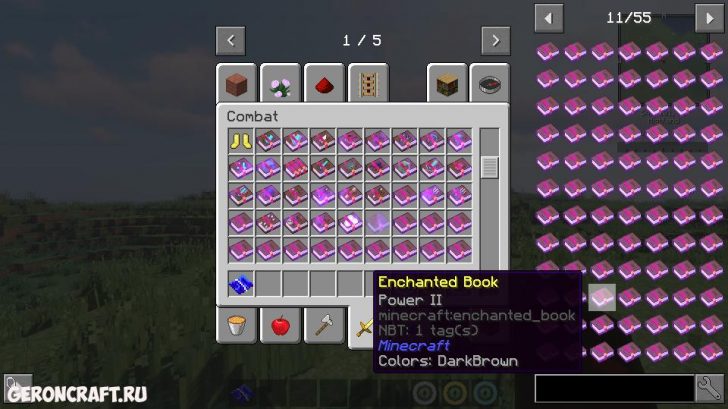Select the highlighted enchanted book in JEI list
728x409 pixels.
click(x=601, y=297)
